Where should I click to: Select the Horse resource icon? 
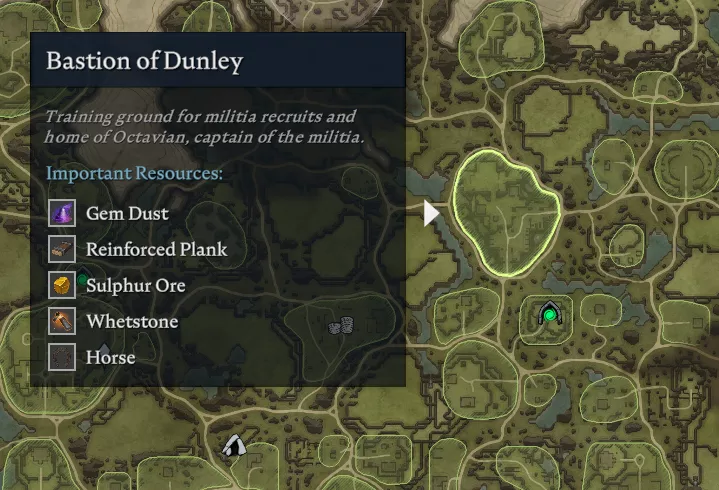pyautogui.click(x=63, y=357)
